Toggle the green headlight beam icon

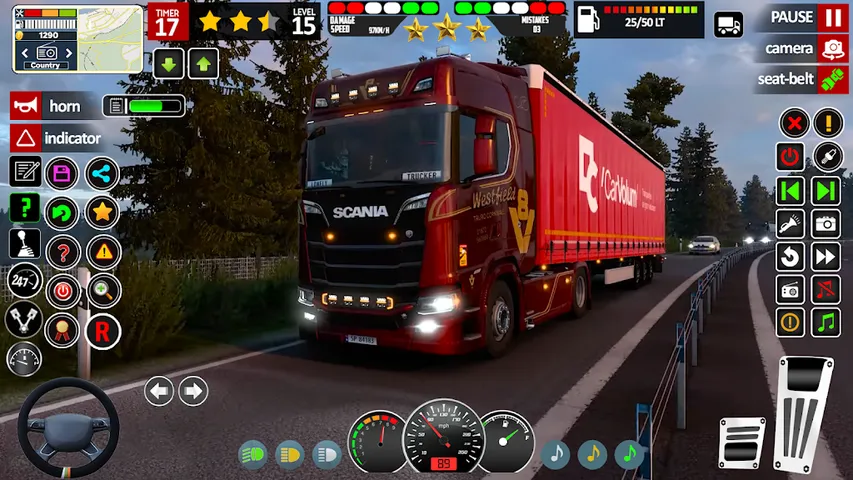pos(253,455)
